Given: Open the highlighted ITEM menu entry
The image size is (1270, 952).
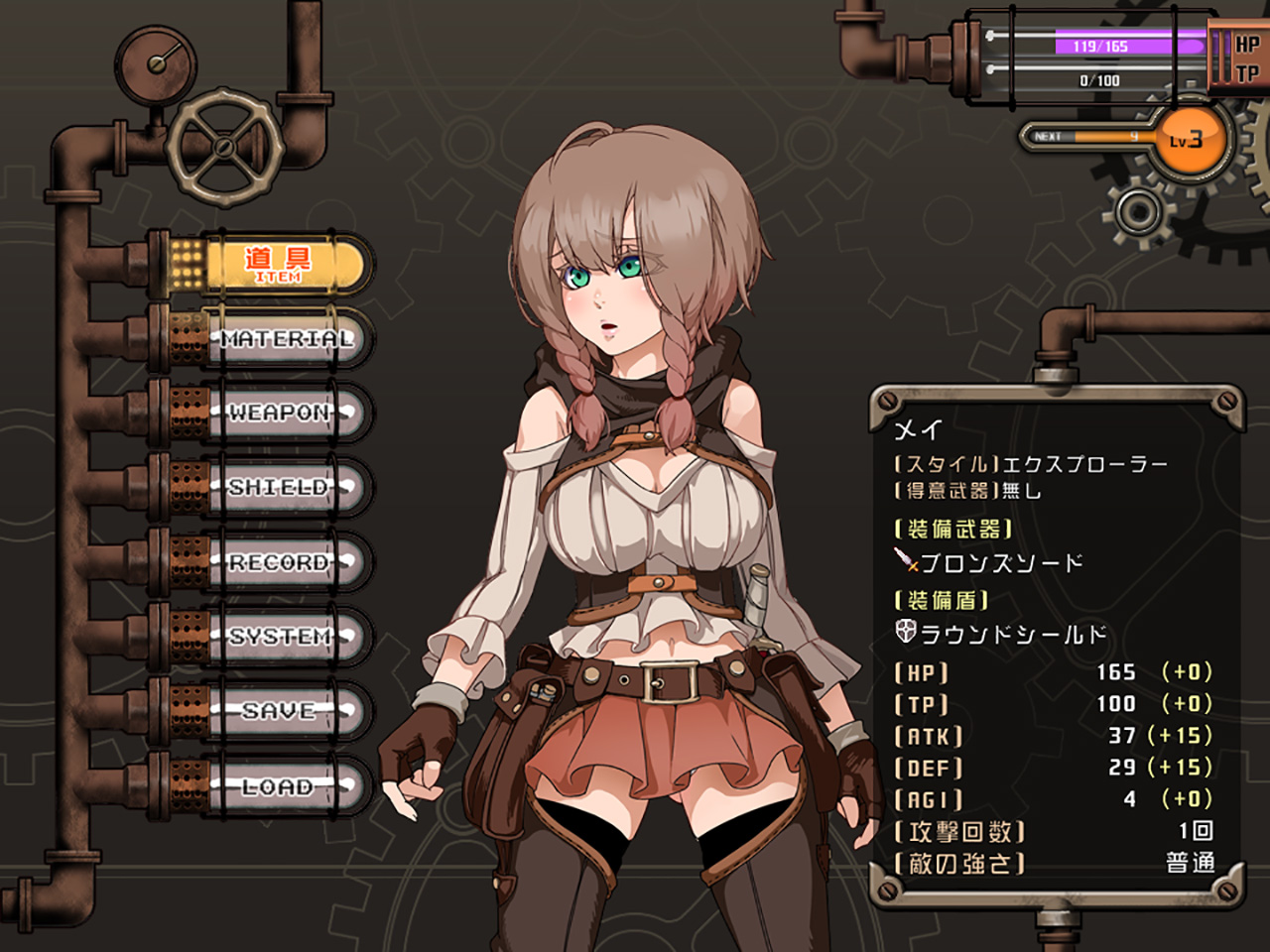Looking at the screenshot, I should (x=281, y=264).
